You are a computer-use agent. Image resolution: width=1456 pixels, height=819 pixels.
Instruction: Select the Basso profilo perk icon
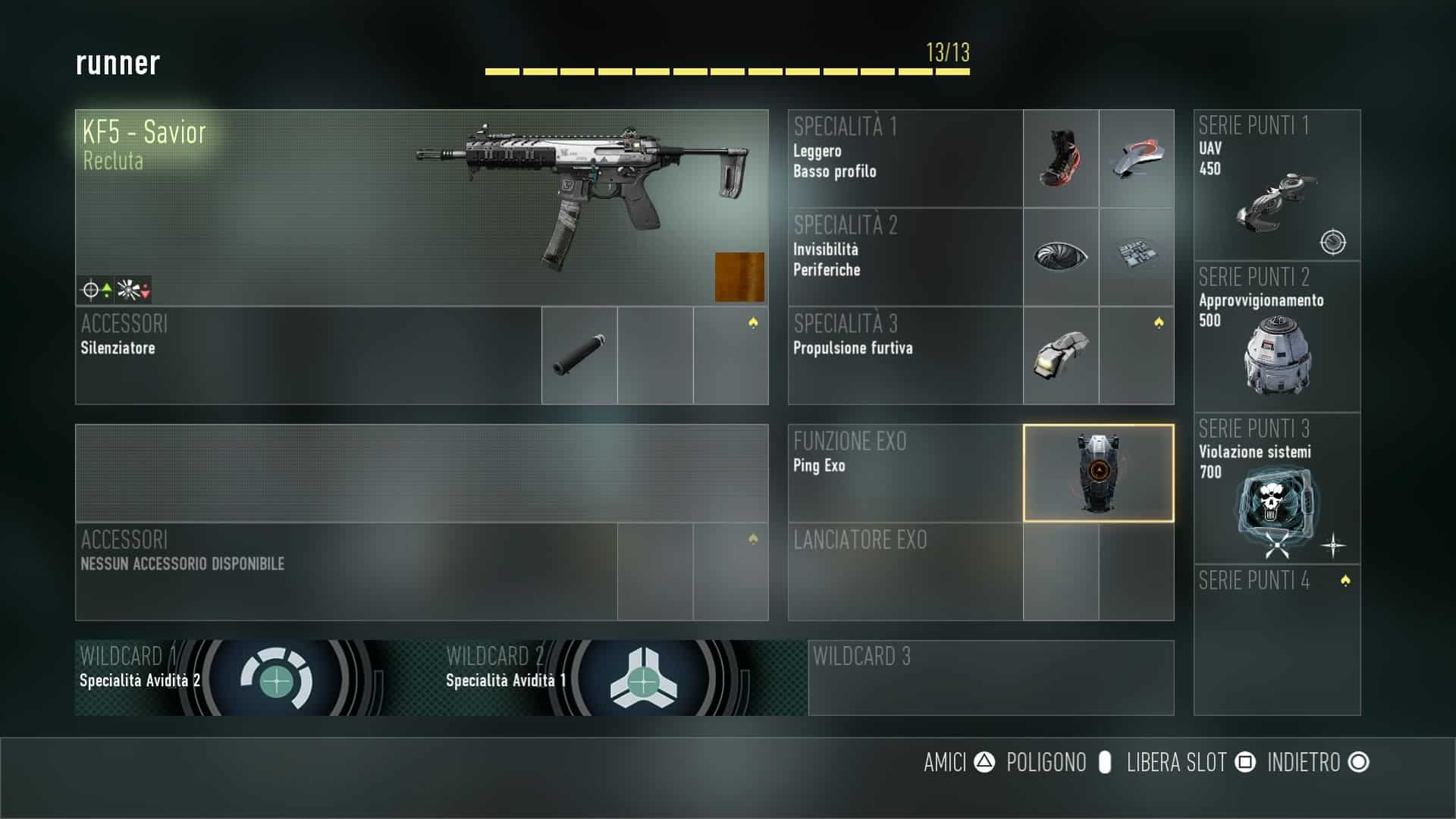[1136, 158]
